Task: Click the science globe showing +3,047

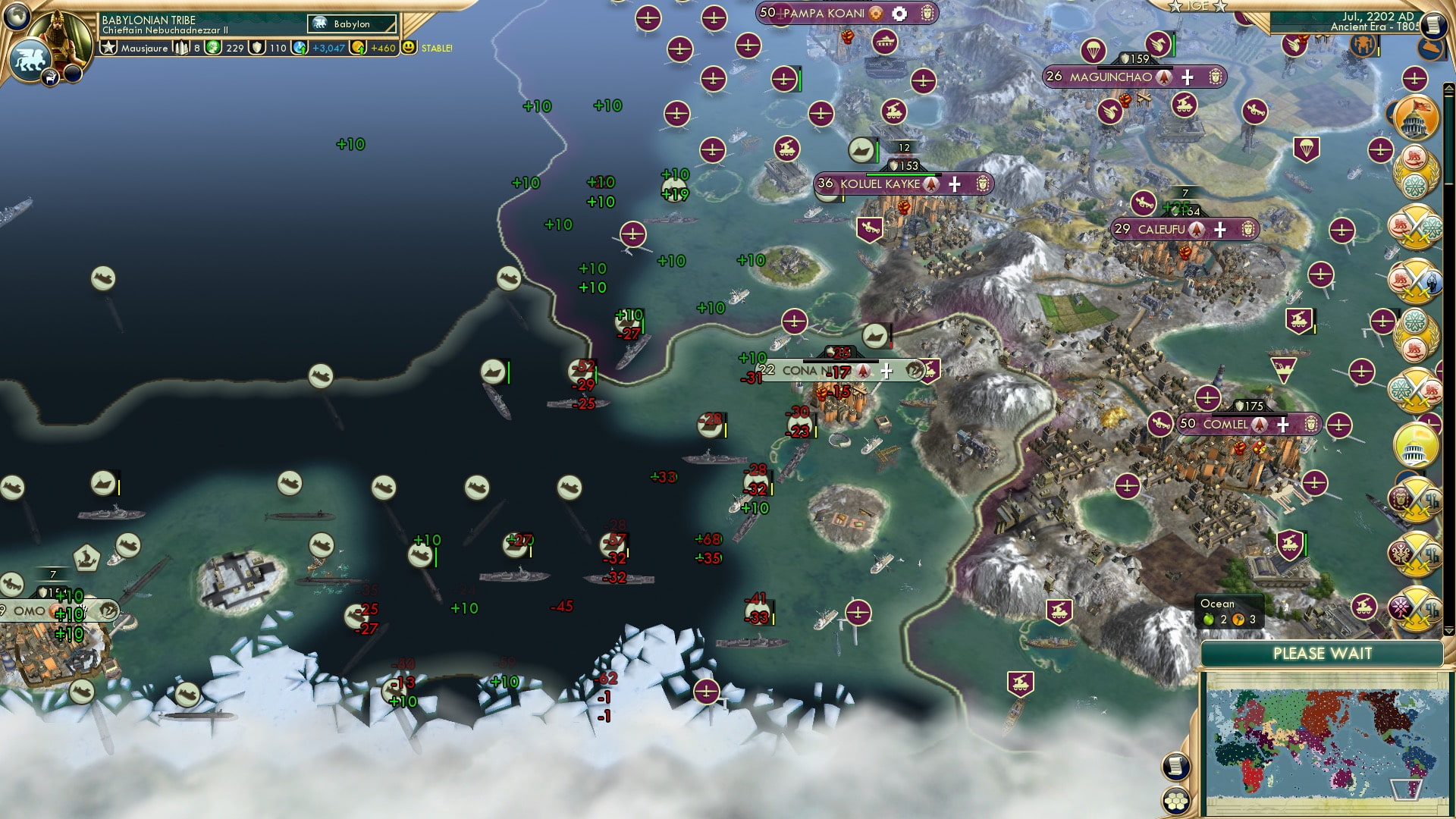Action: tap(300, 48)
